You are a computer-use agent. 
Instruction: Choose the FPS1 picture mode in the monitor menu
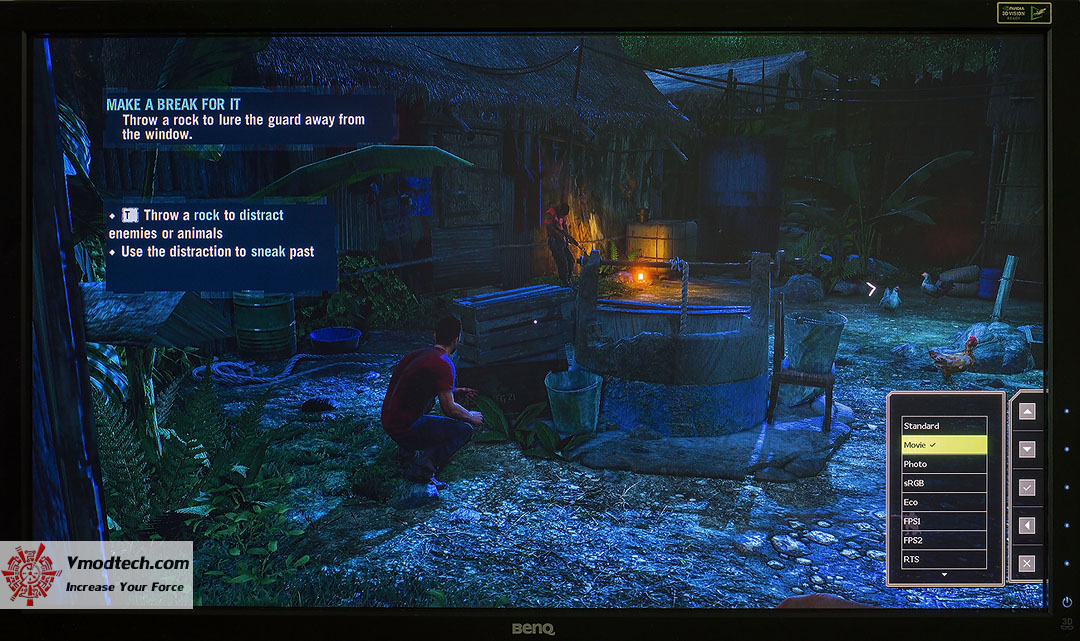(943, 521)
